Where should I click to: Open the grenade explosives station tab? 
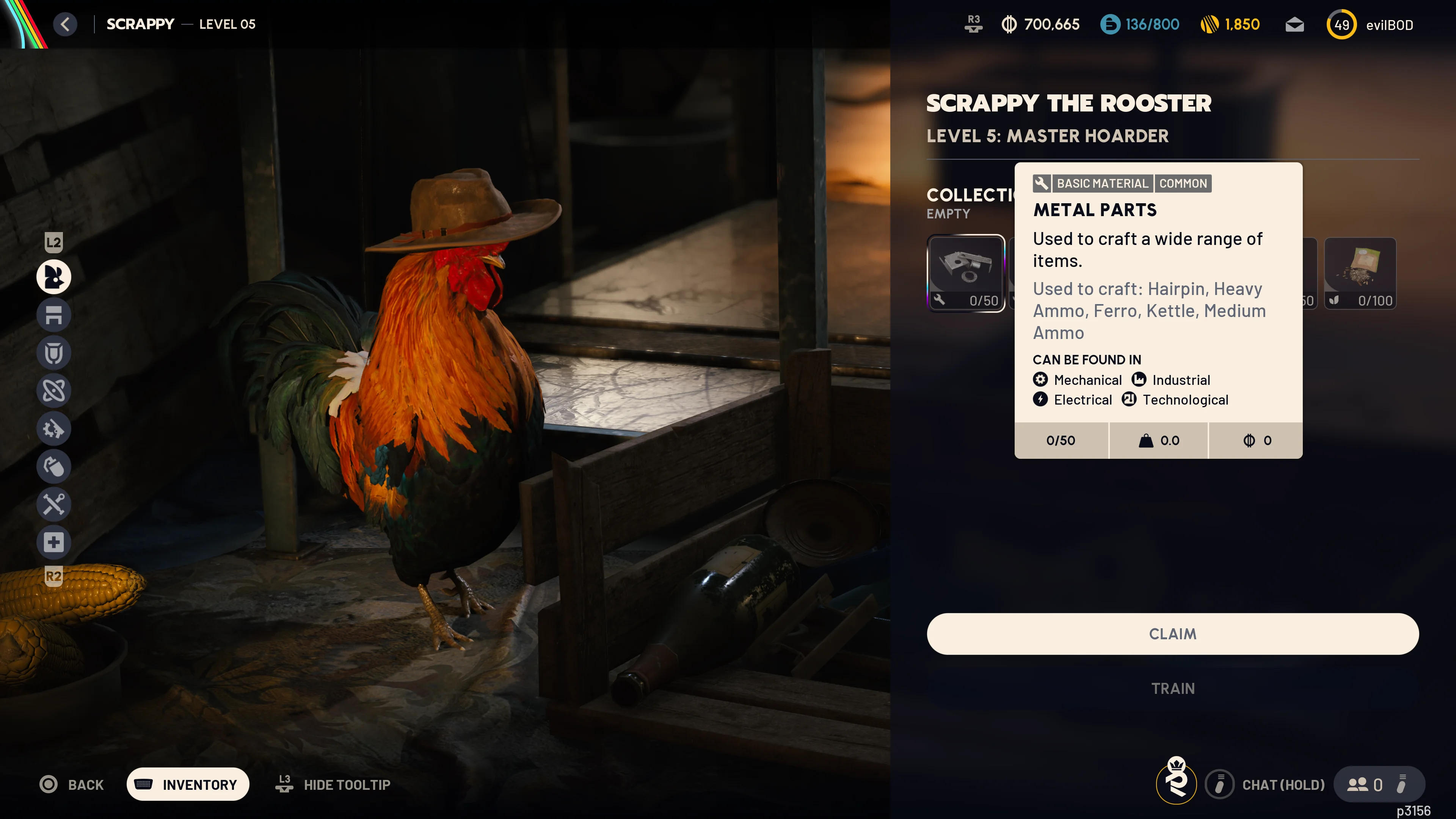click(x=54, y=466)
